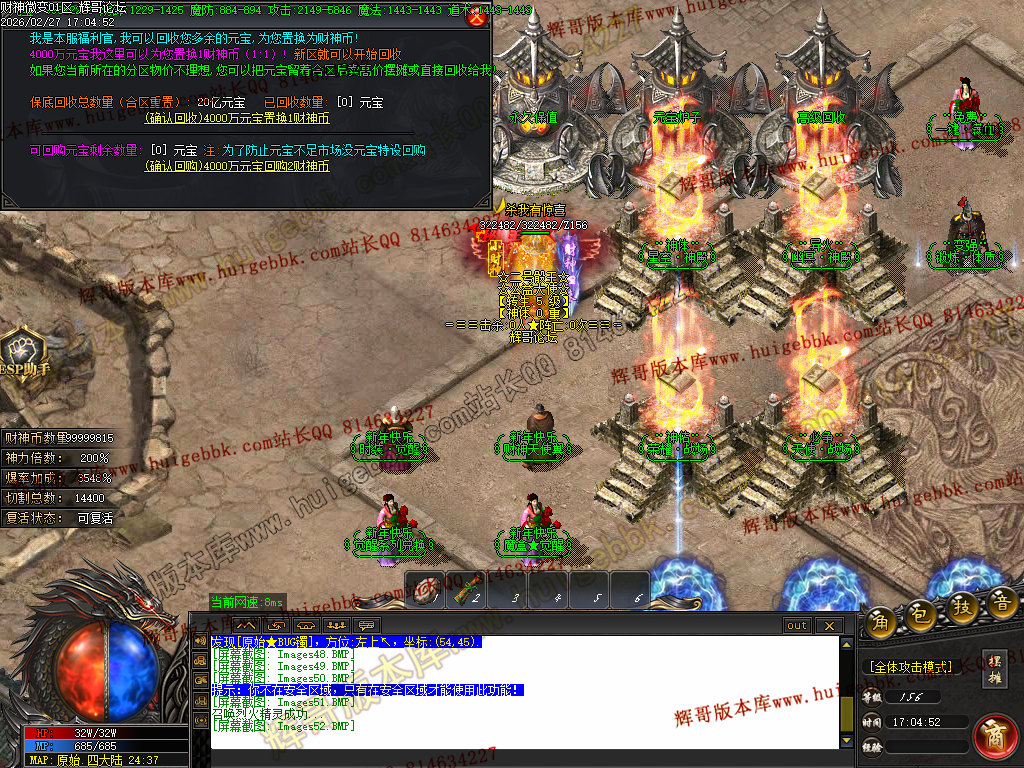Click the ESP assistant (ESP助手) icon

tap(21, 350)
